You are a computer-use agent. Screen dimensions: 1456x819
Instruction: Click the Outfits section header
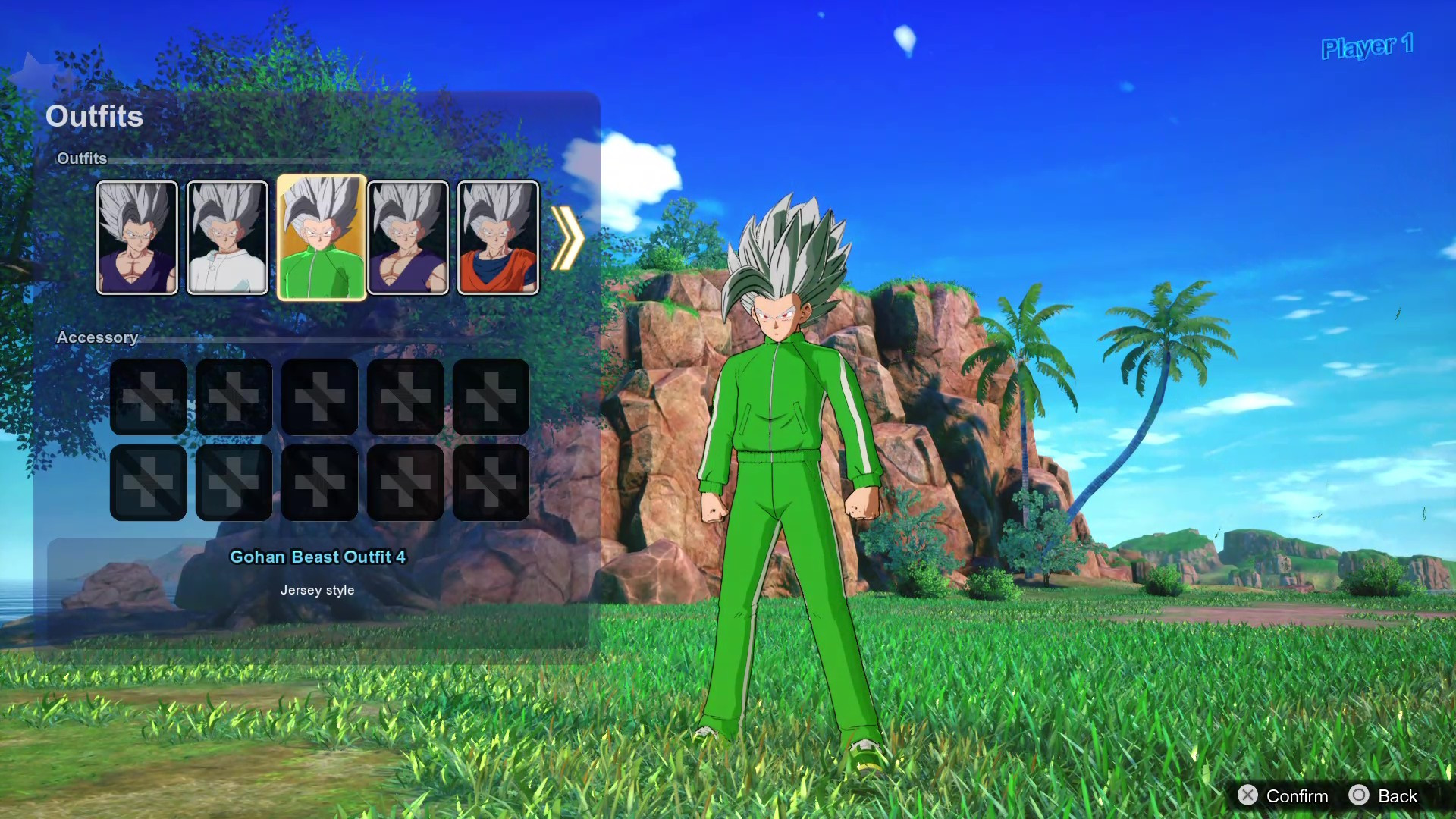82,159
